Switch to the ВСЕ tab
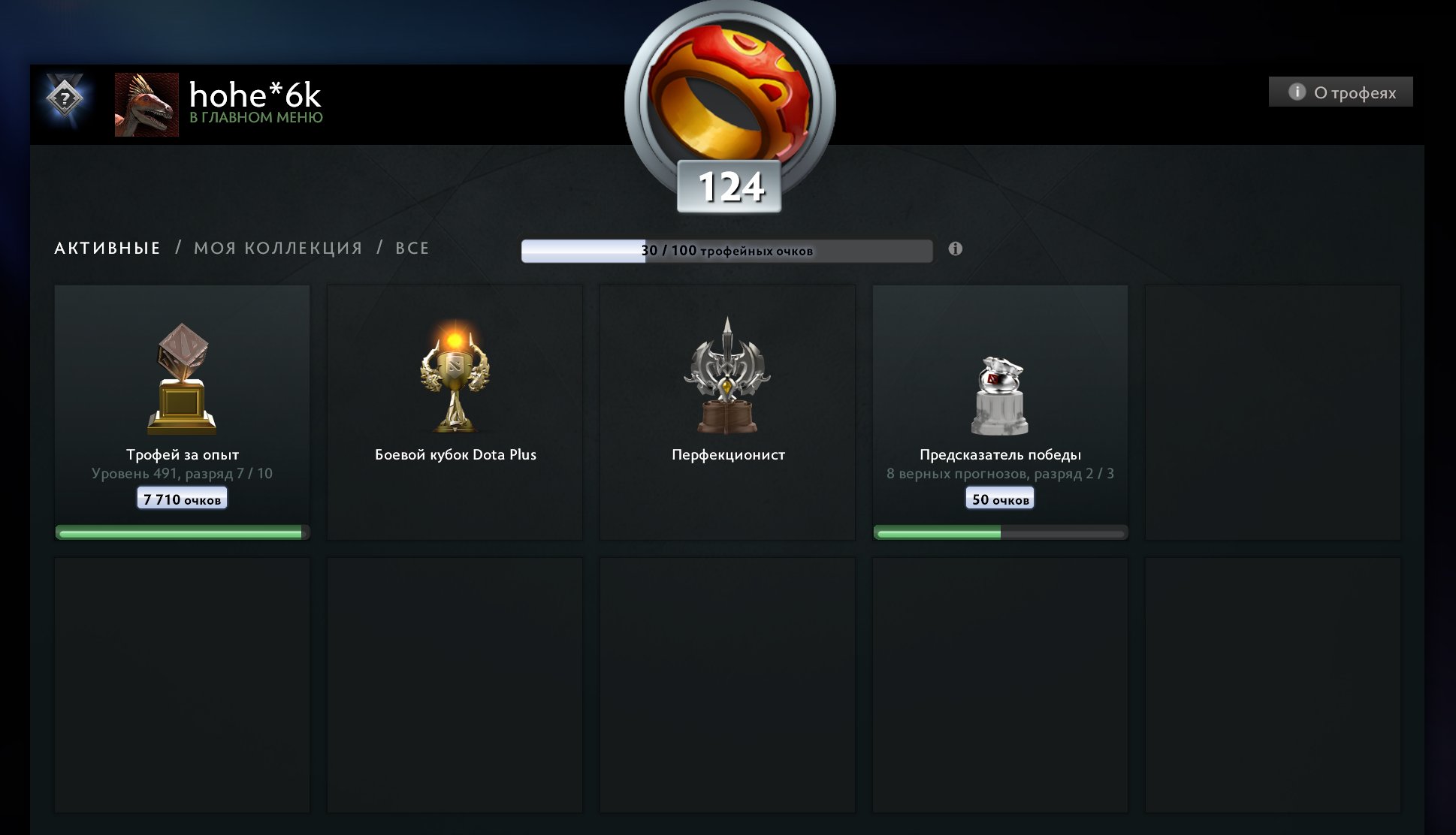1456x835 pixels. pyautogui.click(x=412, y=248)
